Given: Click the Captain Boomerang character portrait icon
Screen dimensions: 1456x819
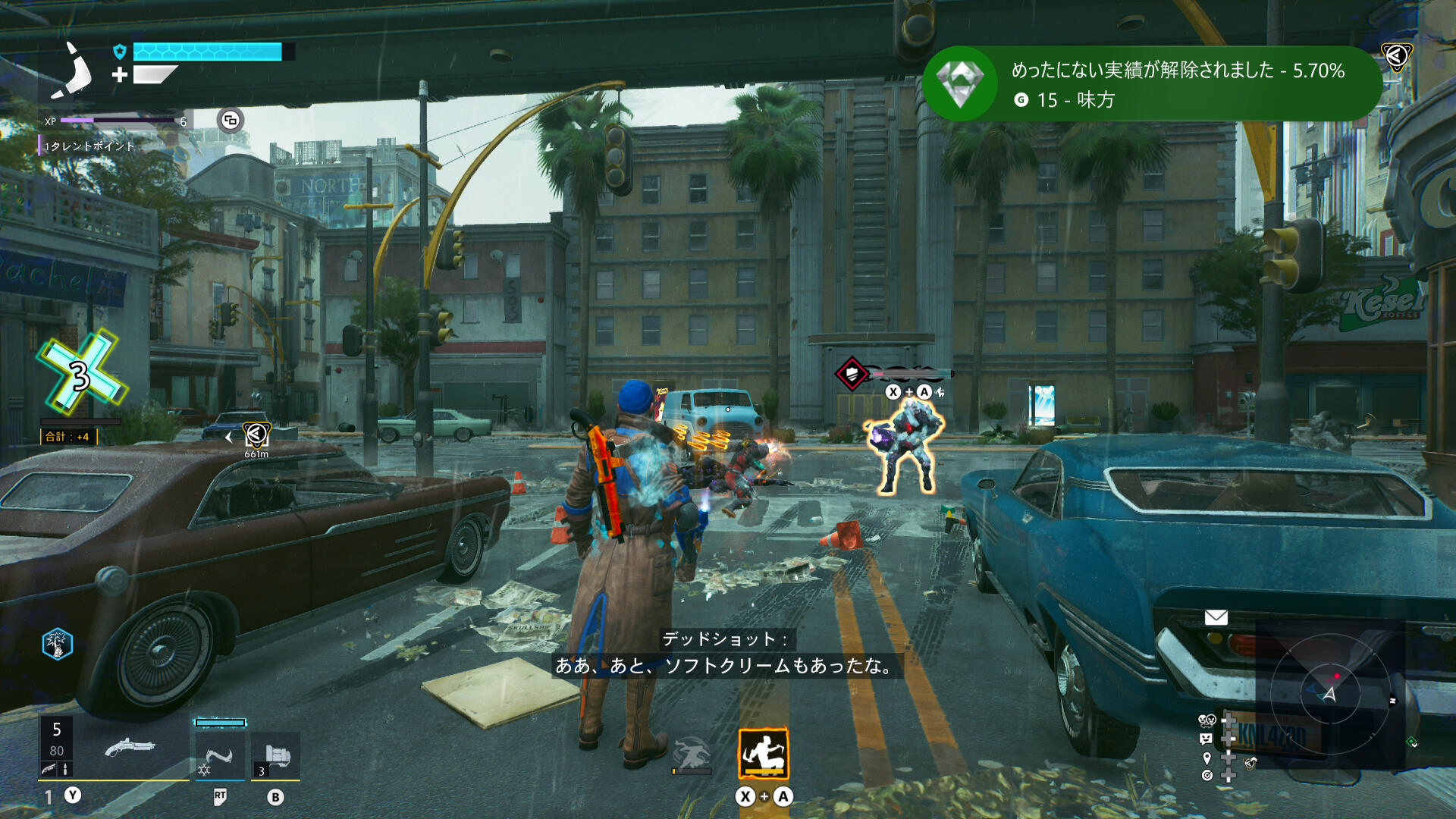Looking at the screenshot, I should click(x=73, y=71).
